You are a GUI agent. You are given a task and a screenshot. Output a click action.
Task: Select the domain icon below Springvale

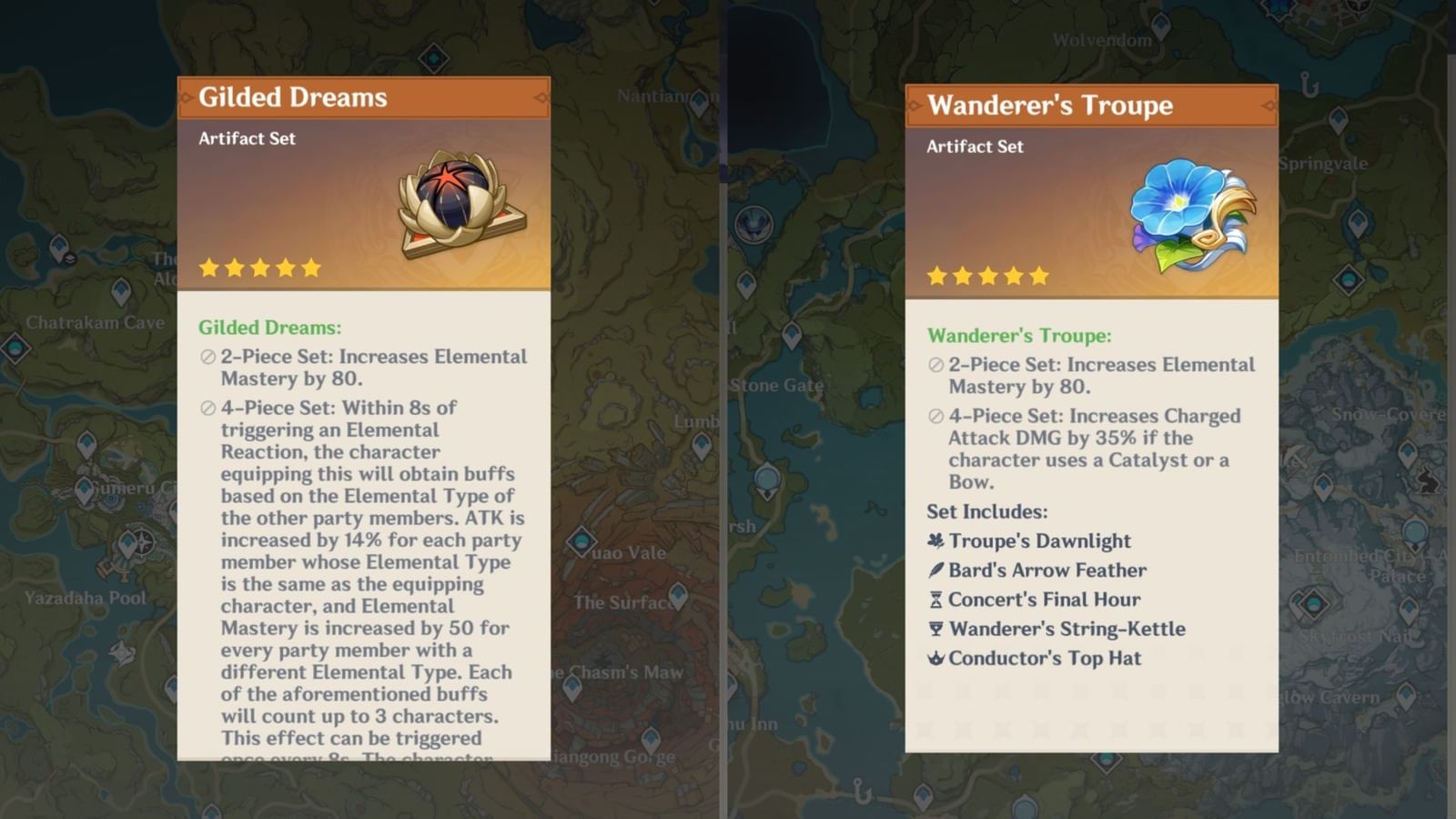(x=1350, y=278)
